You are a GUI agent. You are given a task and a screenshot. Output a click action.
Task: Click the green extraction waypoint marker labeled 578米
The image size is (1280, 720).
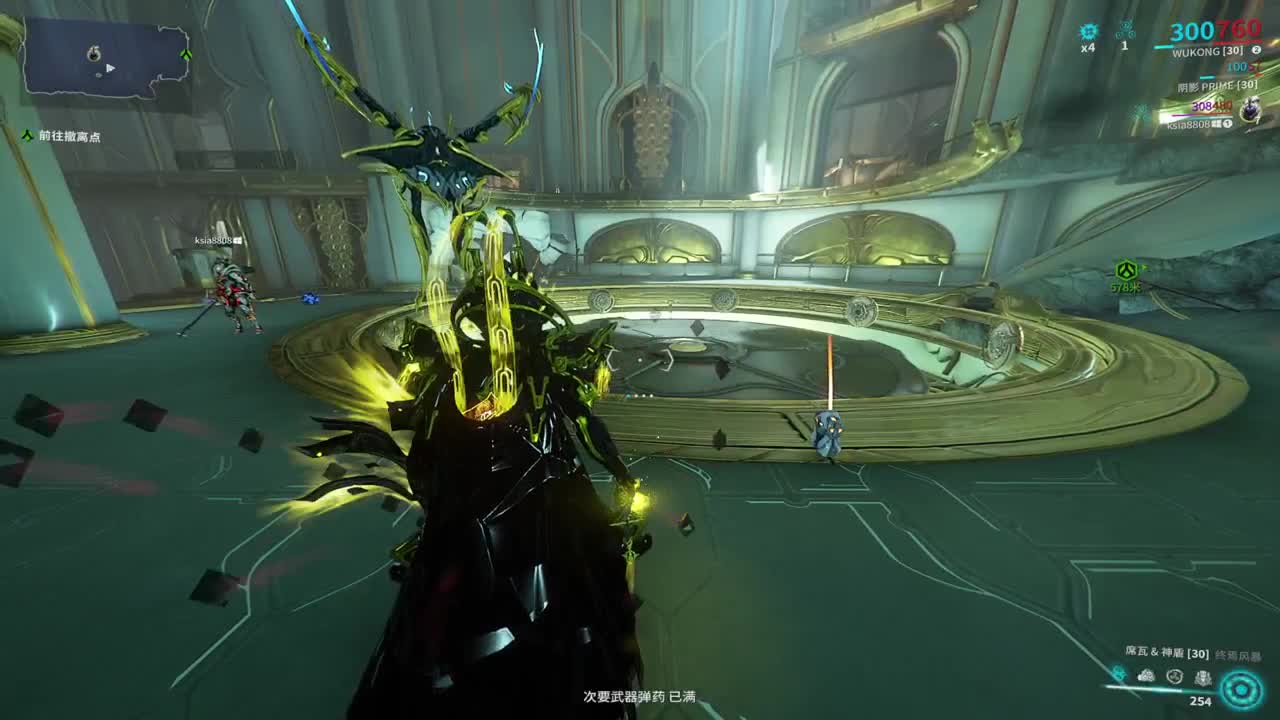click(1127, 270)
